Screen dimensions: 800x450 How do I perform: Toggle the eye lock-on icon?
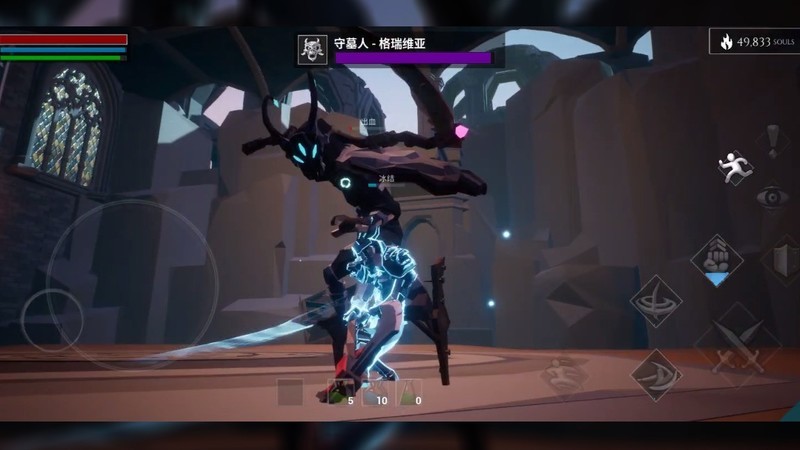click(771, 196)
